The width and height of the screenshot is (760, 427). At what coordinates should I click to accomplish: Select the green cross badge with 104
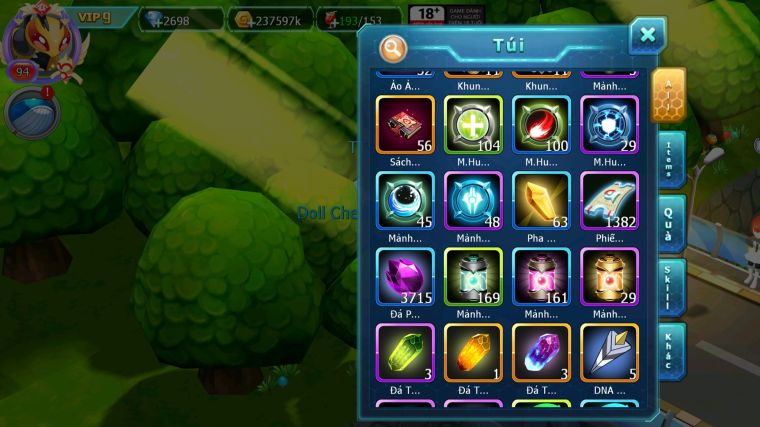pyautogui.click(x=473, y=124)
